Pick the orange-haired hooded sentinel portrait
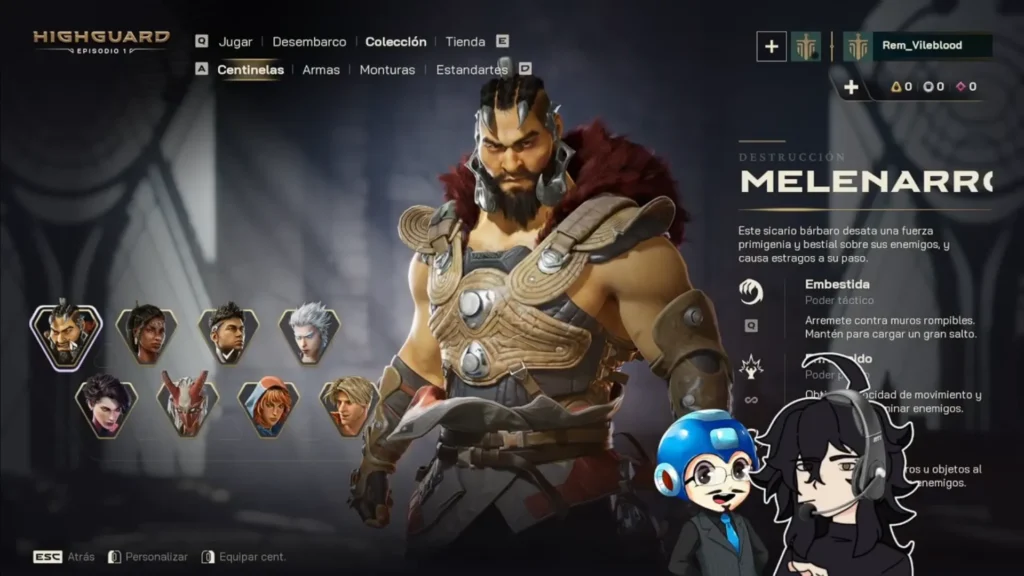 268,405
